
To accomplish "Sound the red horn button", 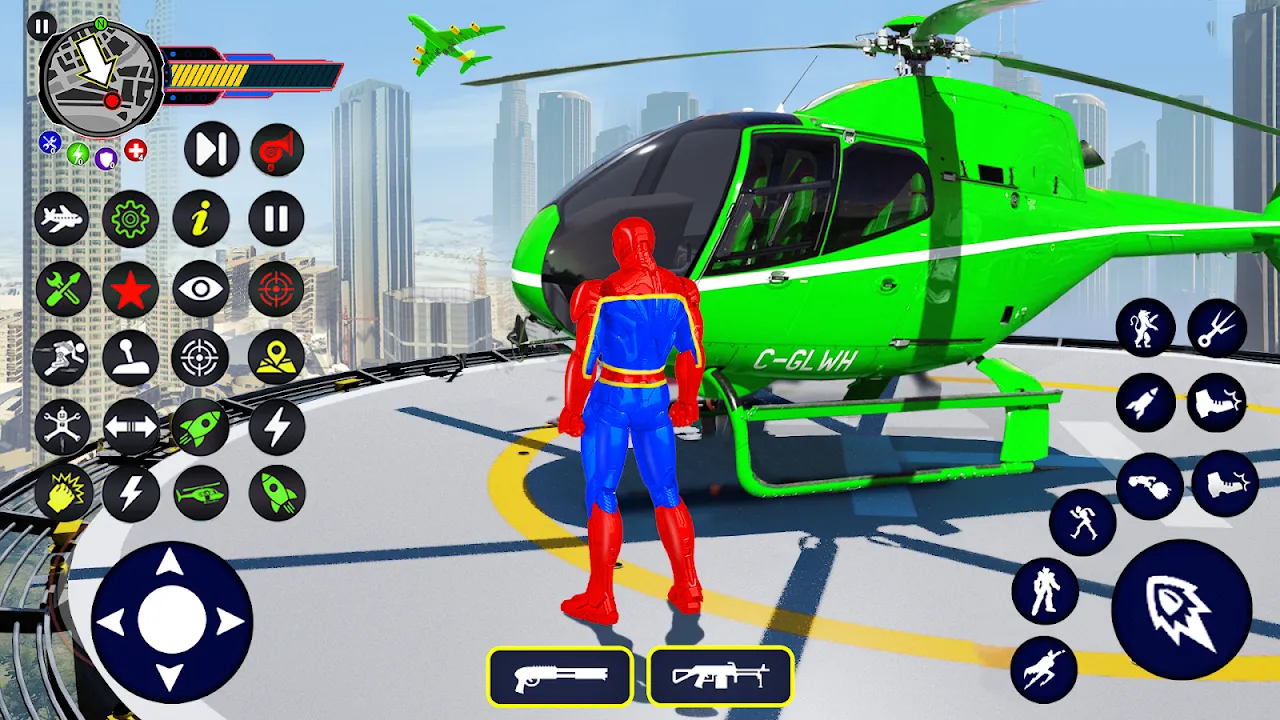I will [277, 150].
